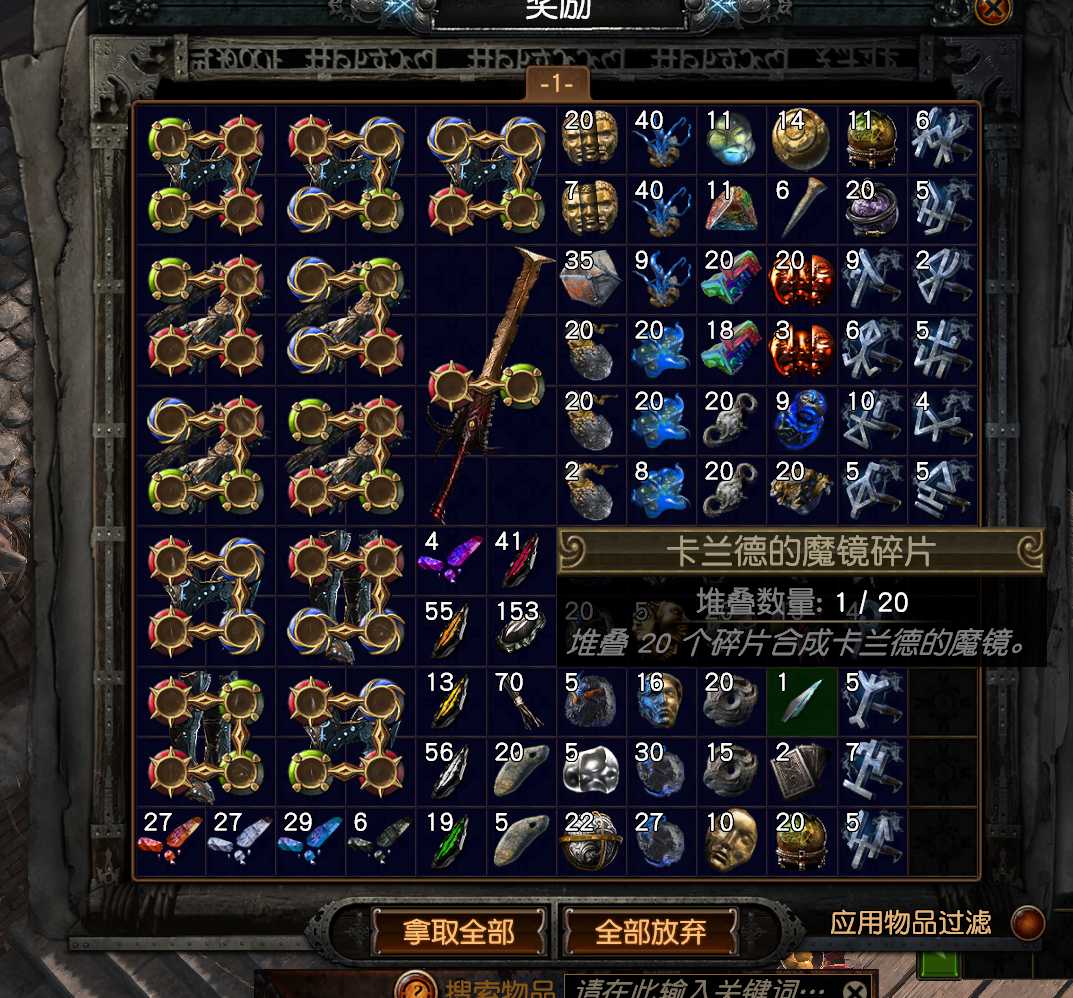Focus the item search input field
Viewport: 1073px width, 998px height.
click(x=700, y=988)
